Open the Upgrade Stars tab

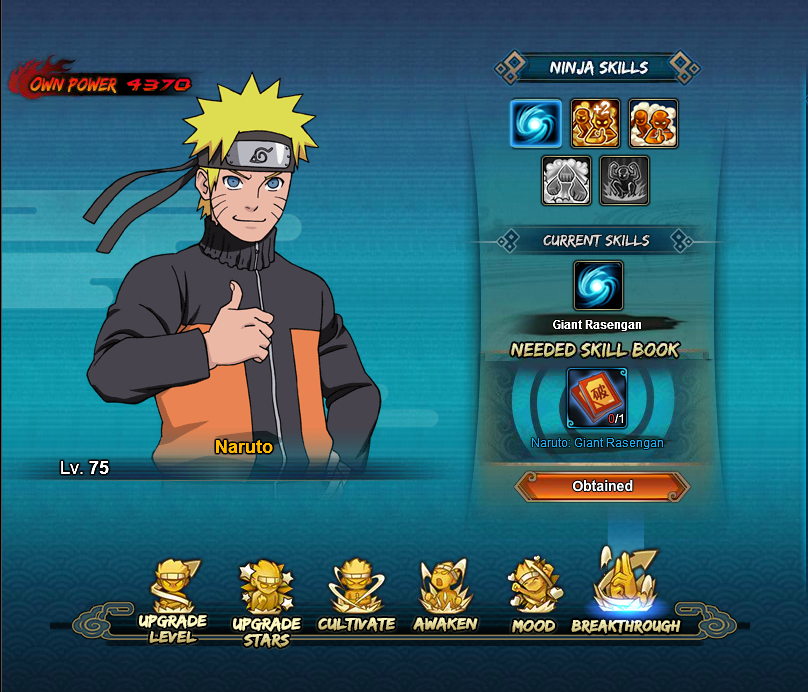[265, 602]
